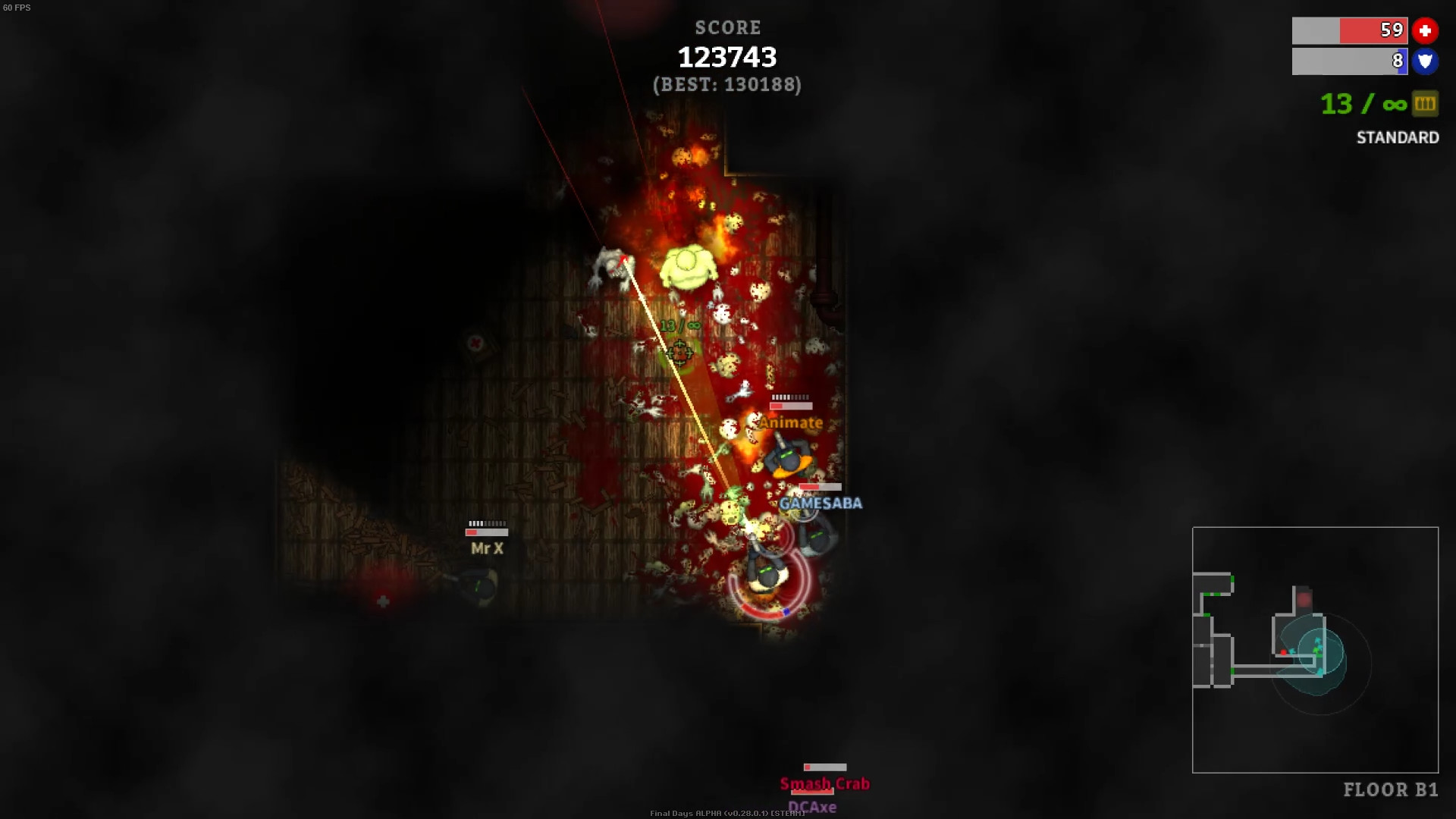Click Mr X's health bar segments

click(488, 522)
